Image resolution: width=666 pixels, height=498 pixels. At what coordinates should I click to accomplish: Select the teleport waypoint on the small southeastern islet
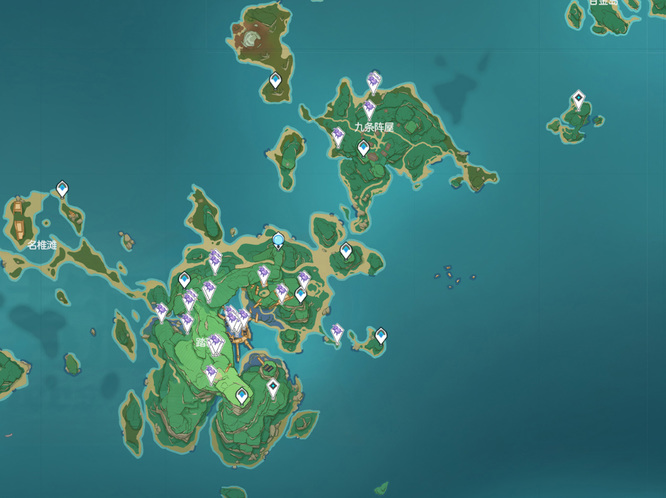tap(380, 335)
